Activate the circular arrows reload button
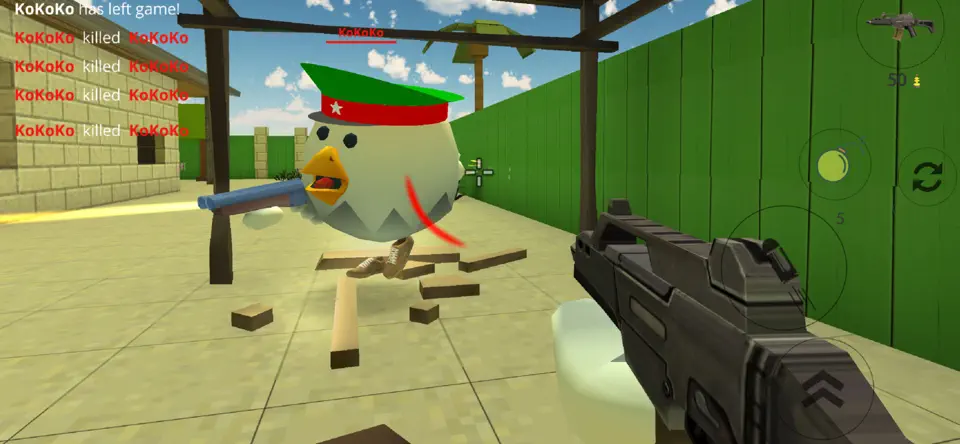 927,178
